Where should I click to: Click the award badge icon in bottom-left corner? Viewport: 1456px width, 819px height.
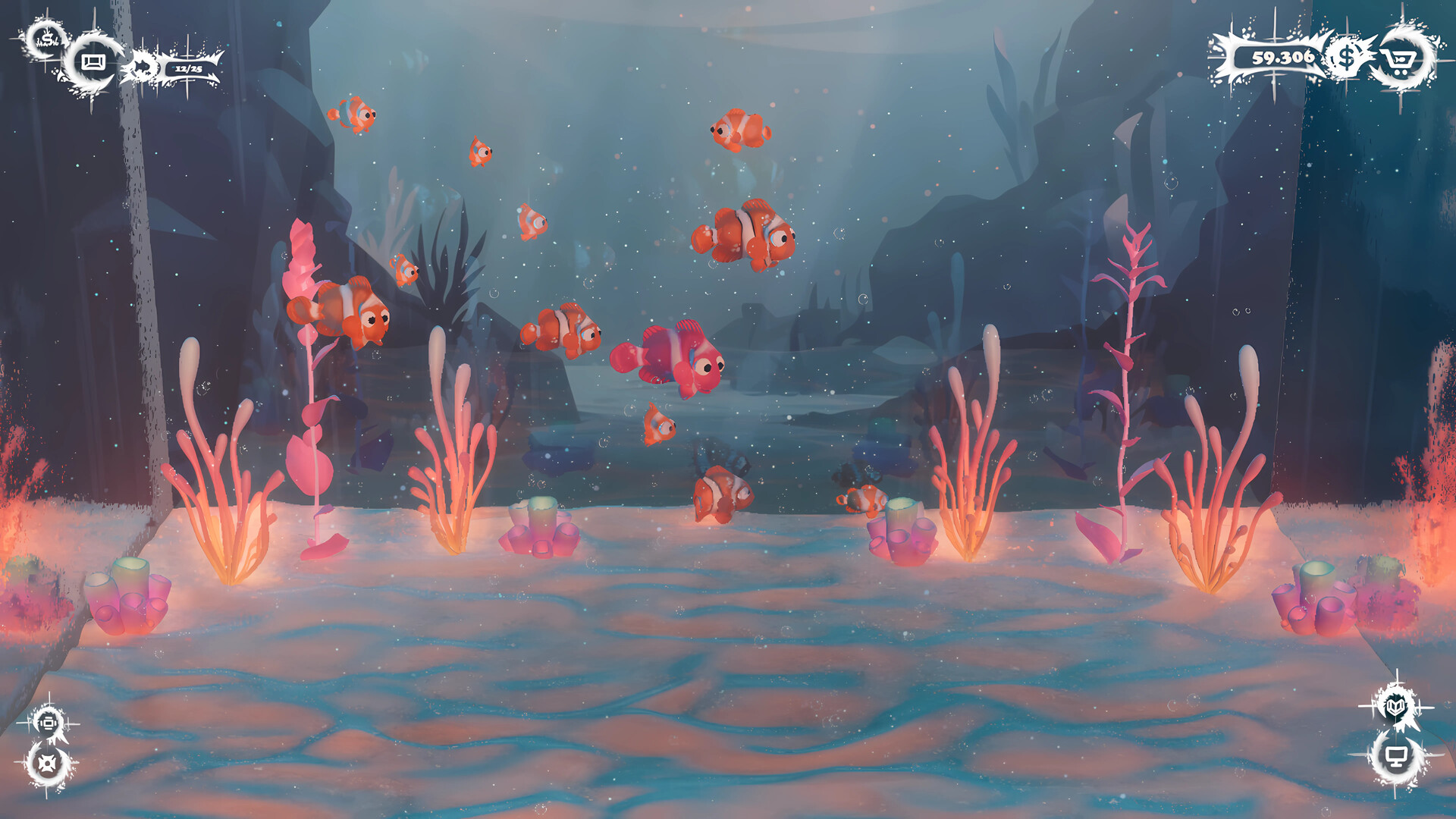click(48, 724)
